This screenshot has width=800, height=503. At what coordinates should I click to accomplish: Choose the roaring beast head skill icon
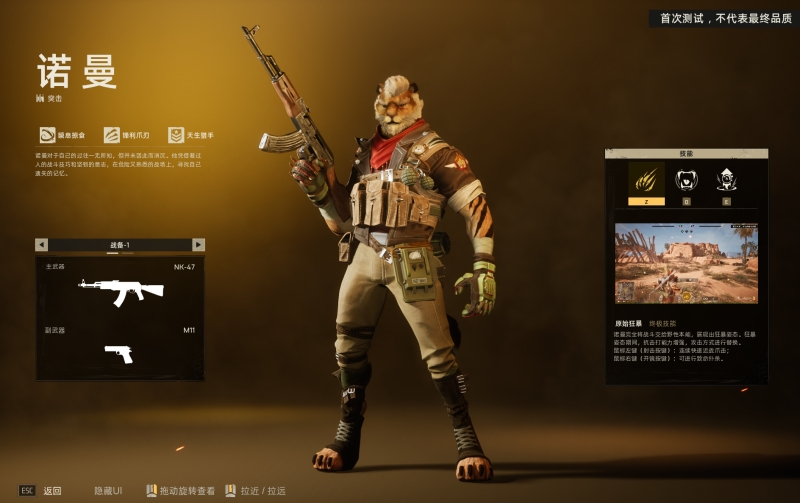686,180
